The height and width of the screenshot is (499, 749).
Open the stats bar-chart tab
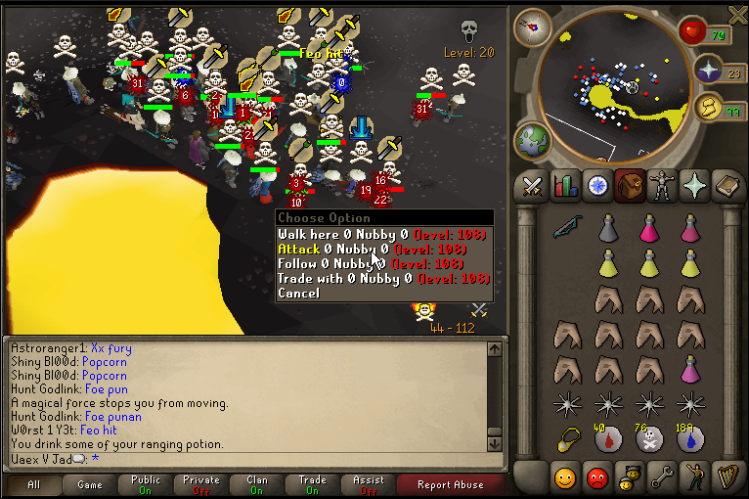click(565, 186)
